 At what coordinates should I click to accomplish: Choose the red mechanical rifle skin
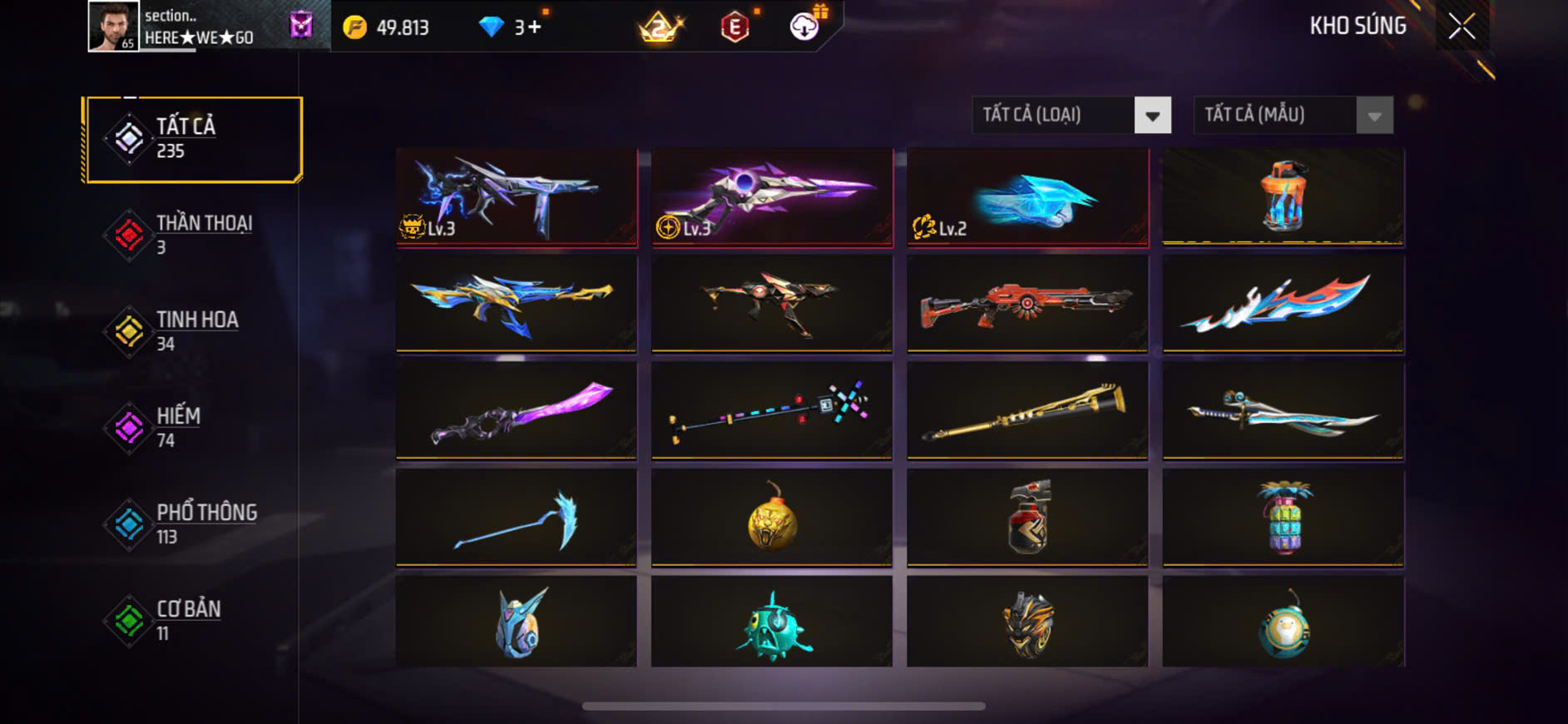coord(1027,304)
